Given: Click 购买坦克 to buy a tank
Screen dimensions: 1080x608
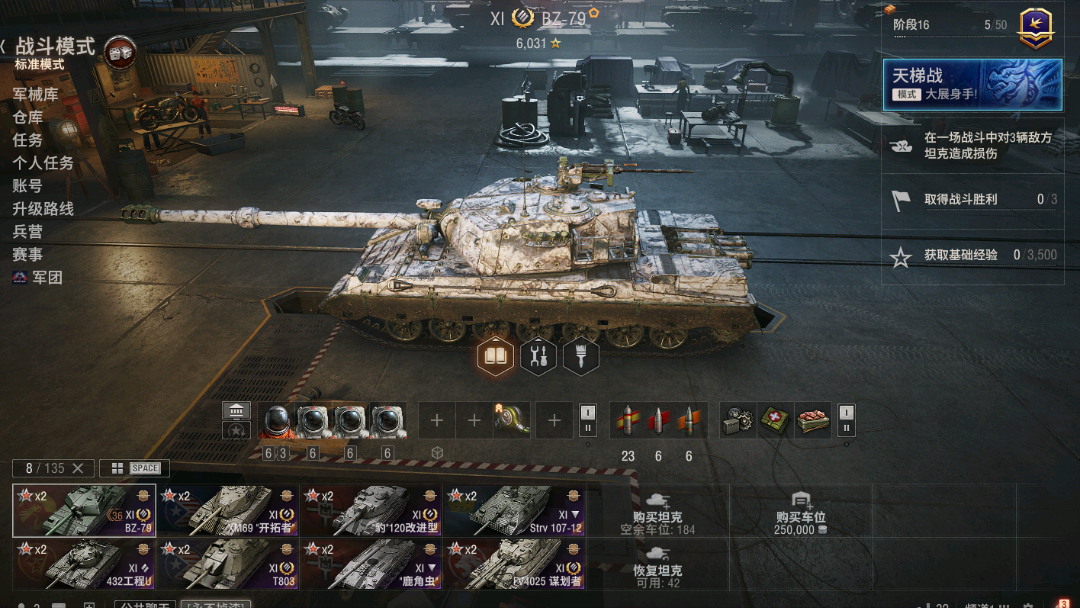Looking at the screenshot, I should 658,510.
